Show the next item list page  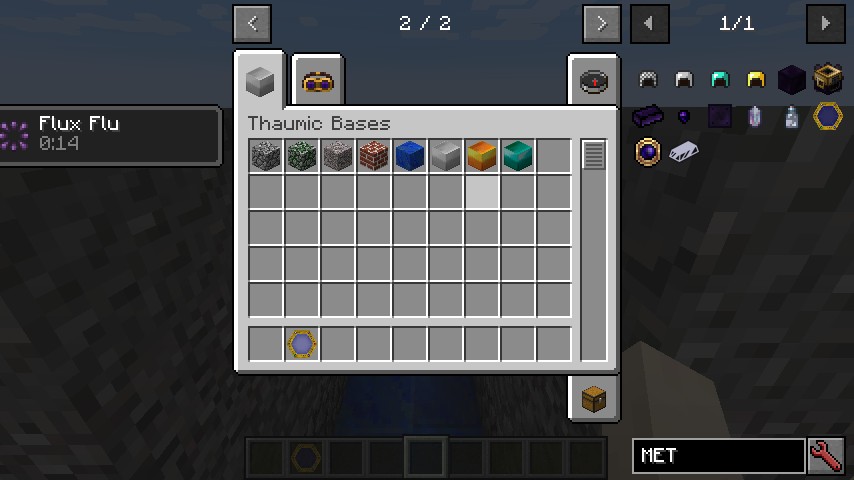tap(824, 23)
